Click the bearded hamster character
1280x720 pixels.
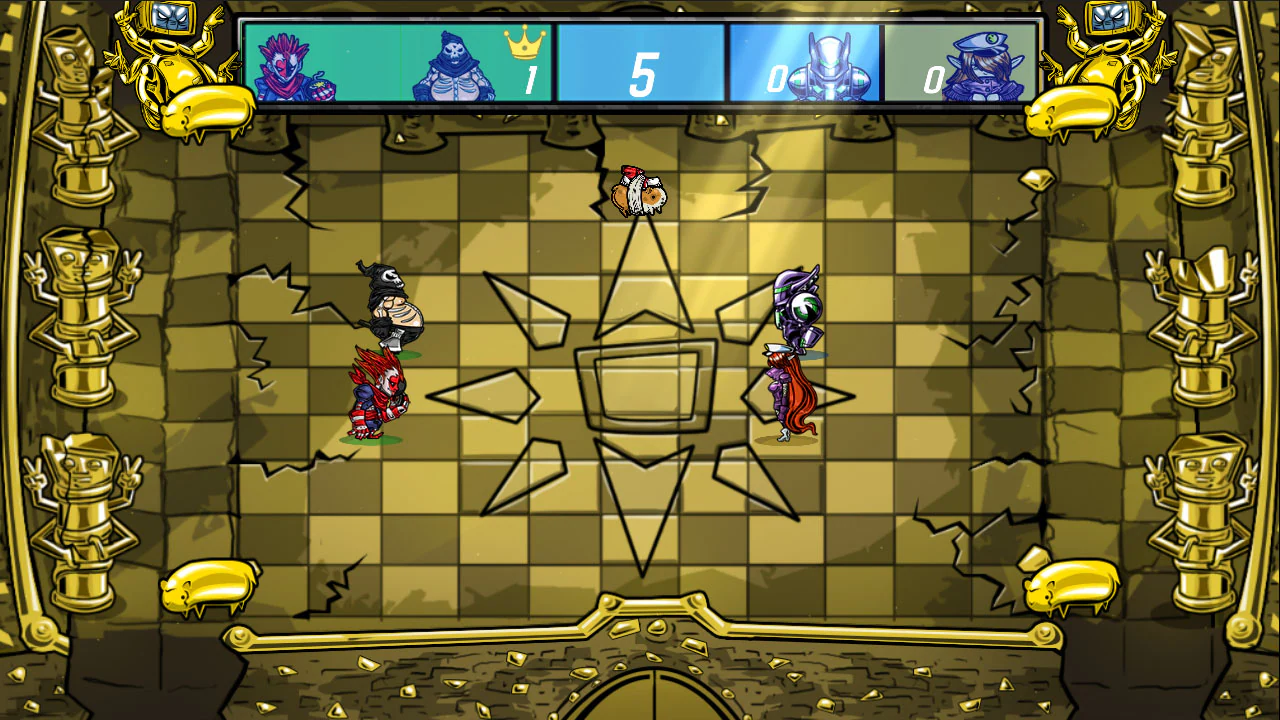point(638,190)
